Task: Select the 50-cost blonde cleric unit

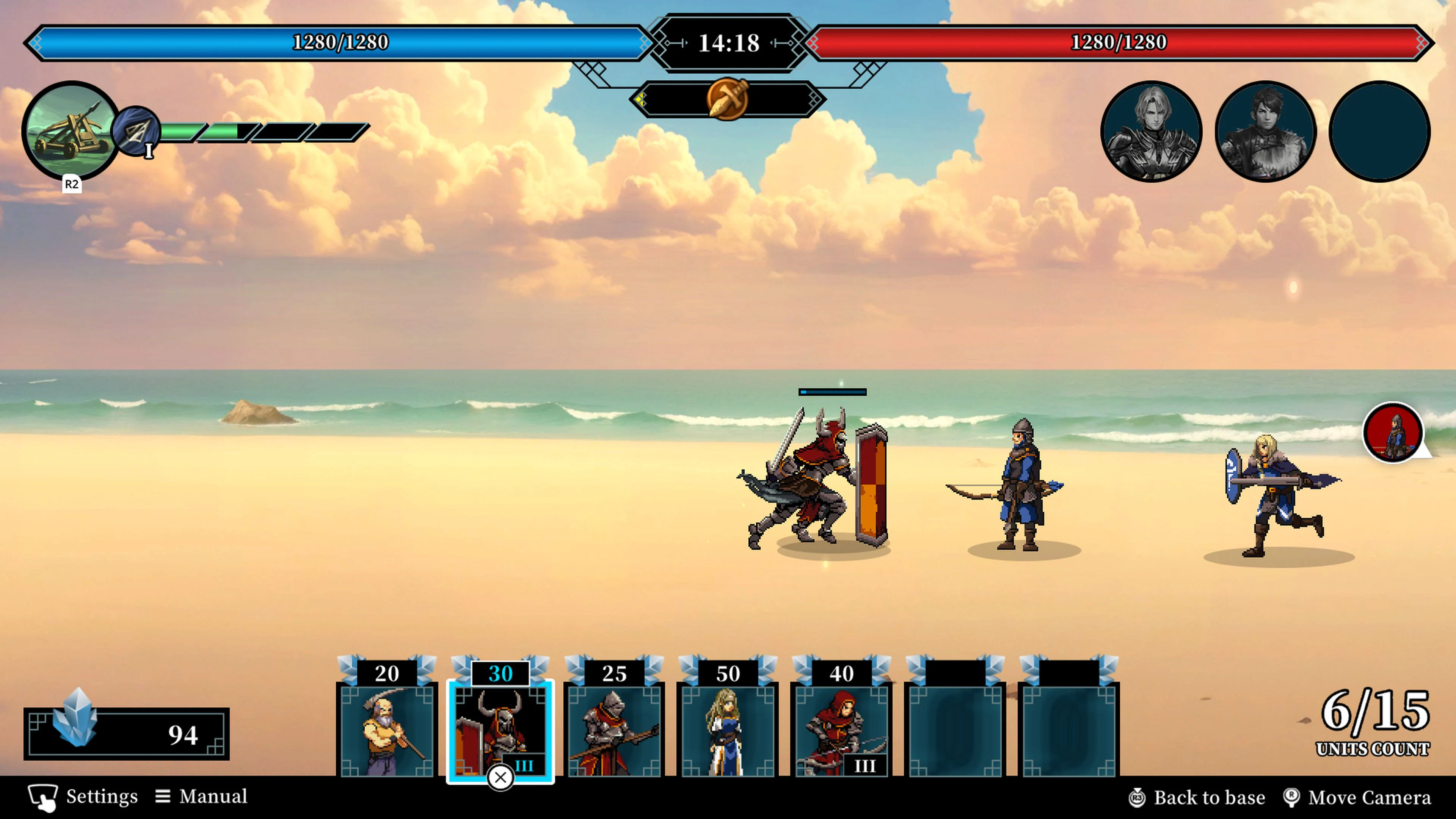Action: click(728, 729)
